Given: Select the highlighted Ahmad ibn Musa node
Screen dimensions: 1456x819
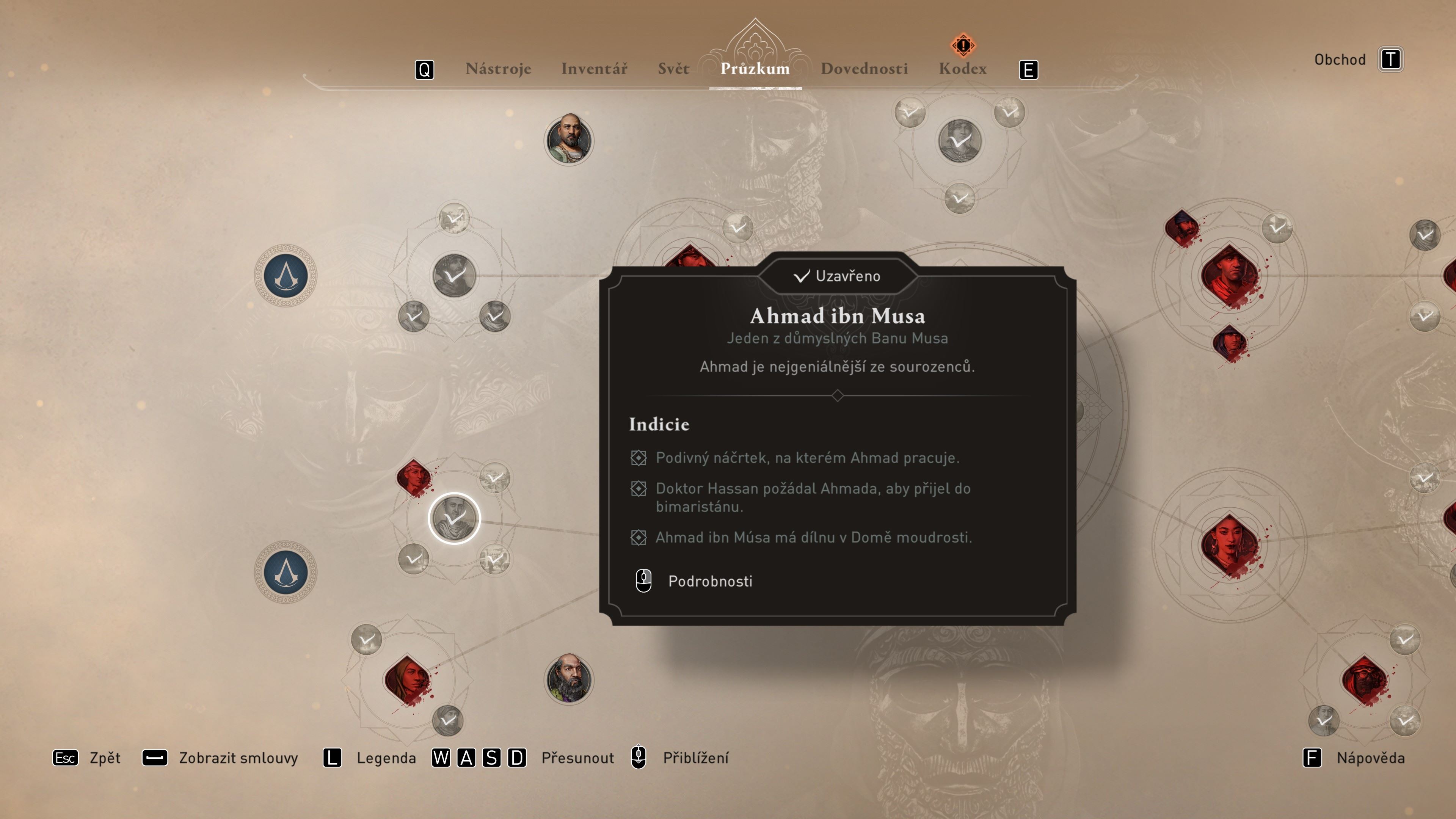Looking at the screenshot, I should tap(455, 518).
